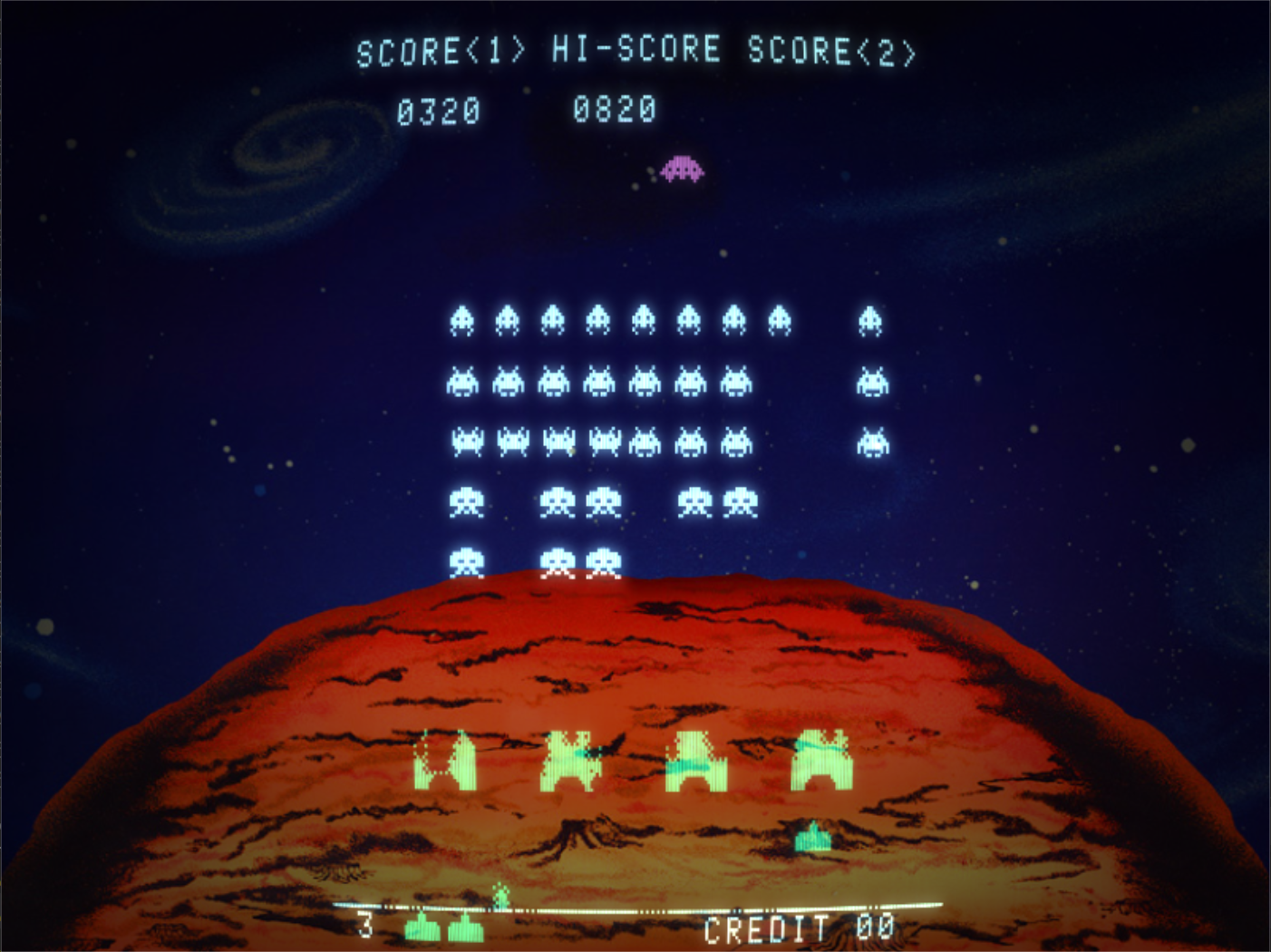Viewport: 1271px width, 952px height.
Task: Click the lives counter showing 3
Action: point(366,926)
